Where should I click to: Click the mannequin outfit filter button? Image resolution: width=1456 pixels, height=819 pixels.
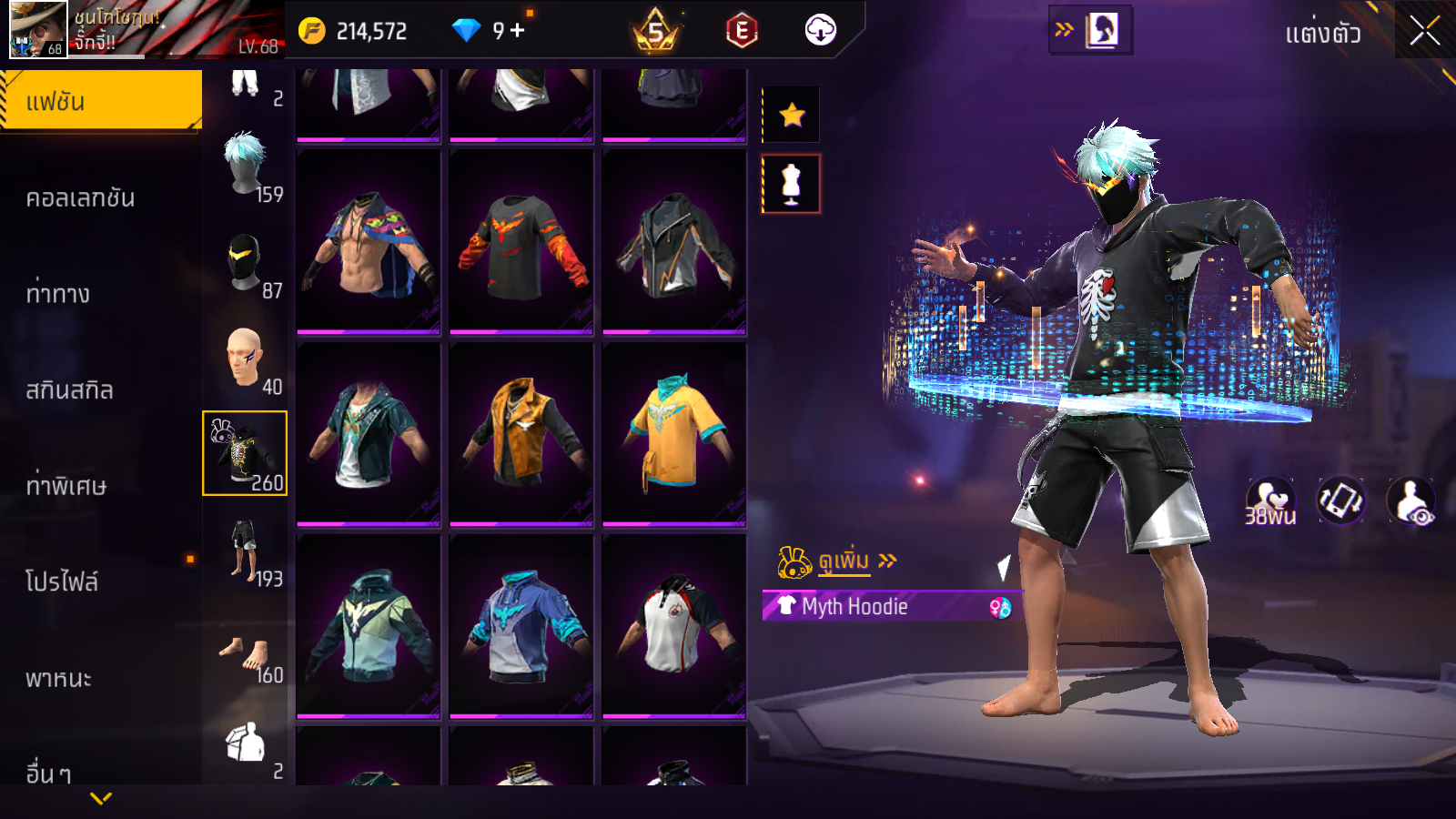point(792,184)
